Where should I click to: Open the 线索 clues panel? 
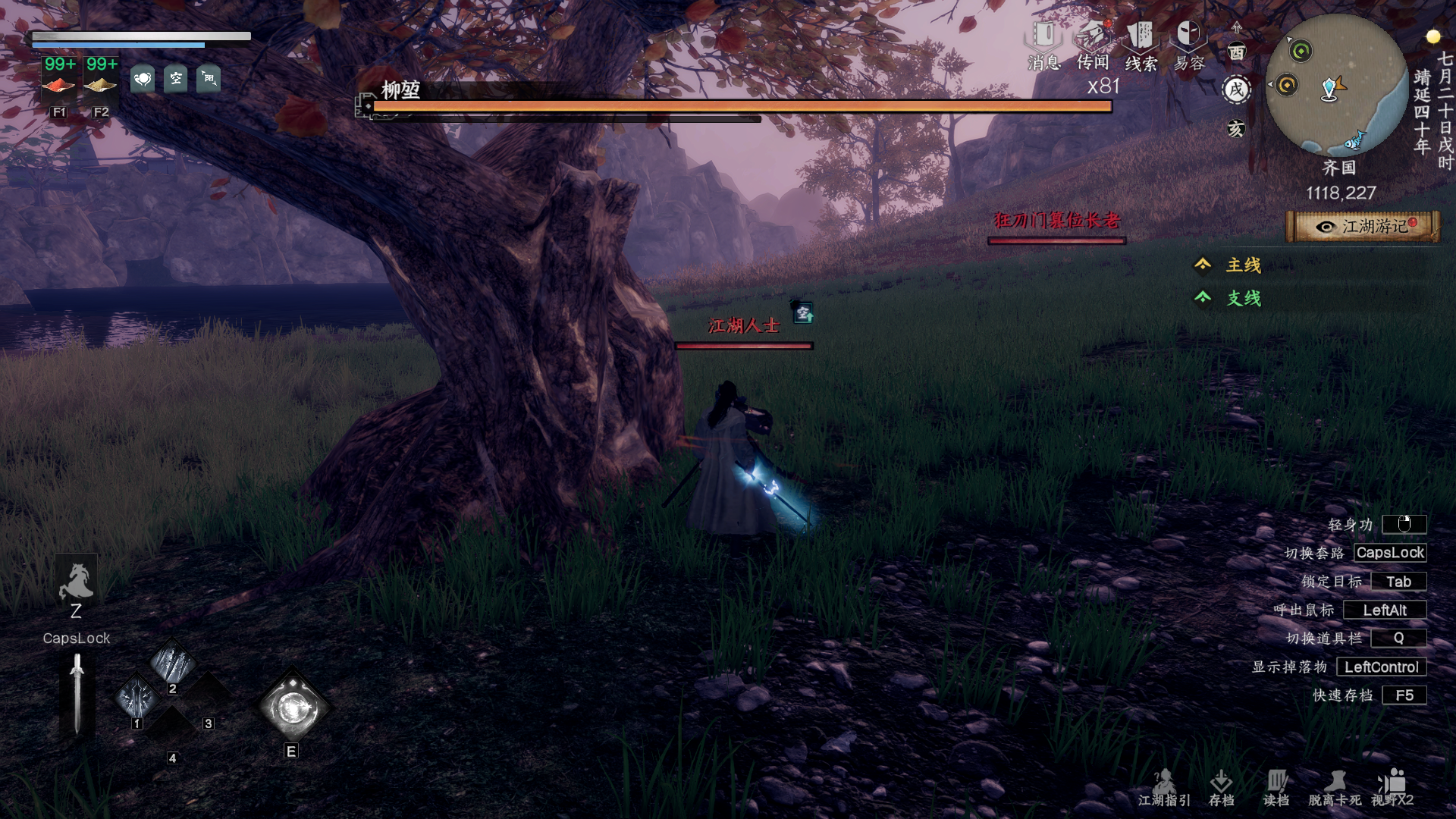[1141, 45]
